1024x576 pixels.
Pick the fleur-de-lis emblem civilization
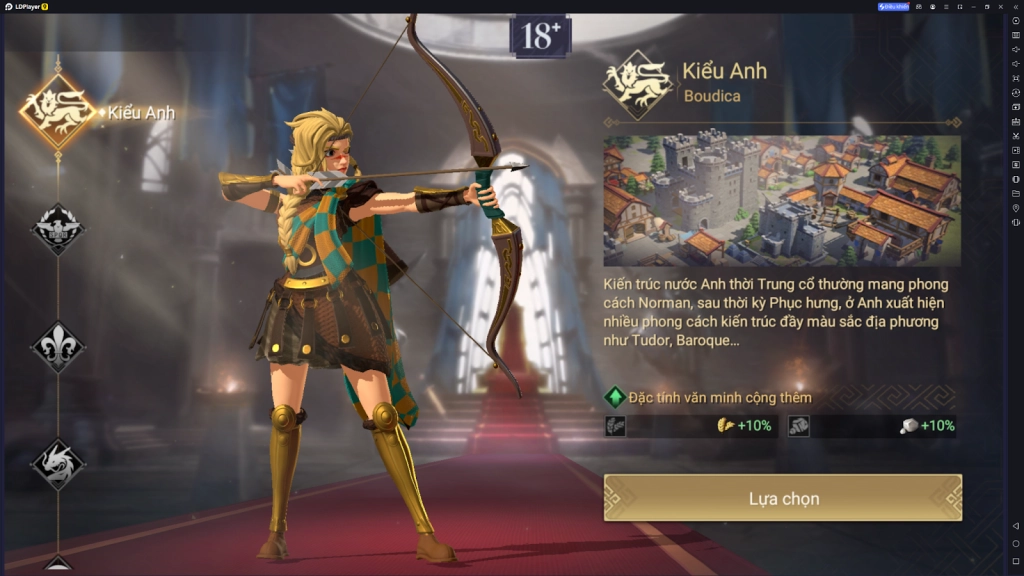[57, 346]
